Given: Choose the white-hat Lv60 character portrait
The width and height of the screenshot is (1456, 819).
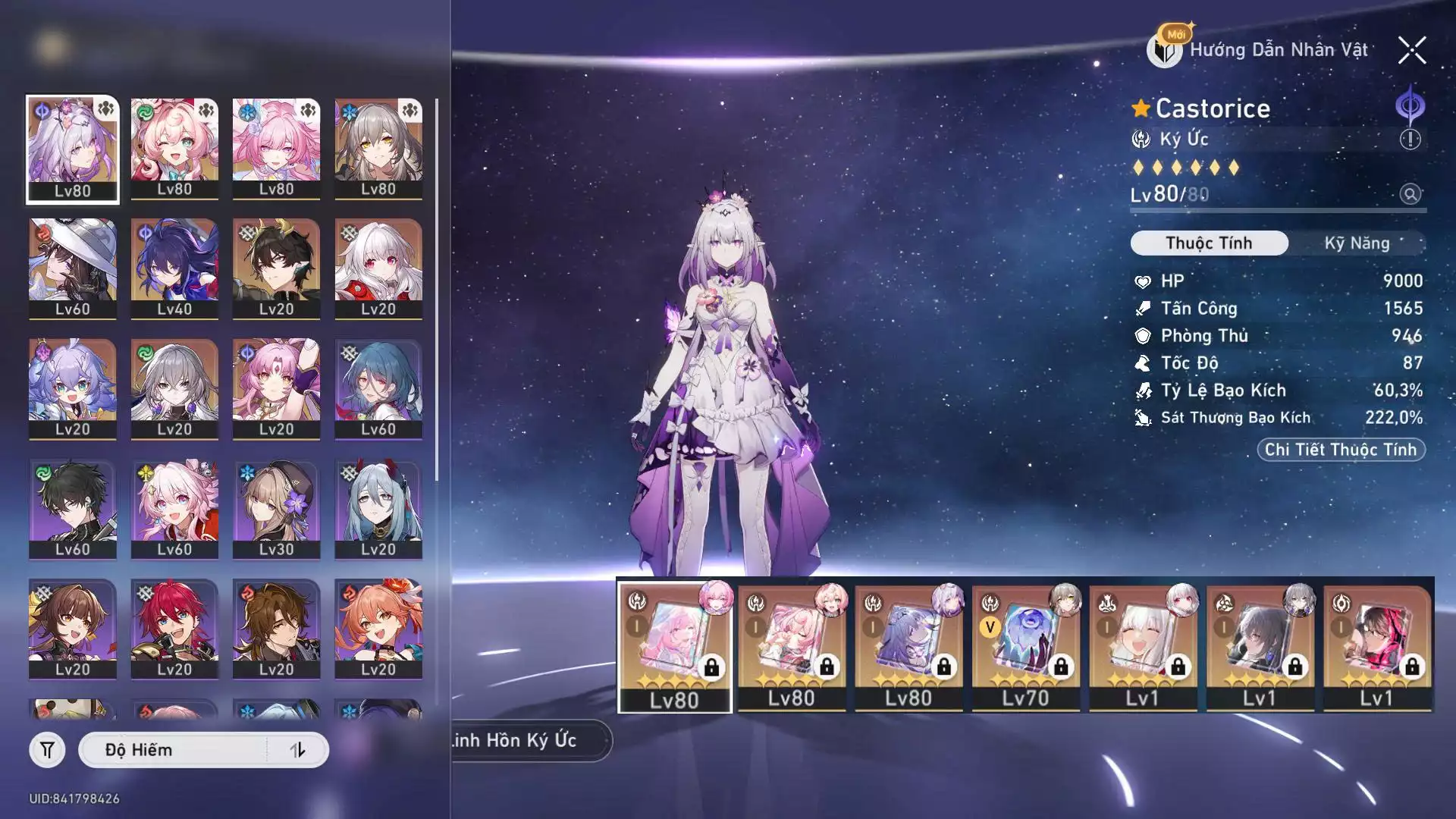Looking at the screenshot, I should [x=73, y=268].
